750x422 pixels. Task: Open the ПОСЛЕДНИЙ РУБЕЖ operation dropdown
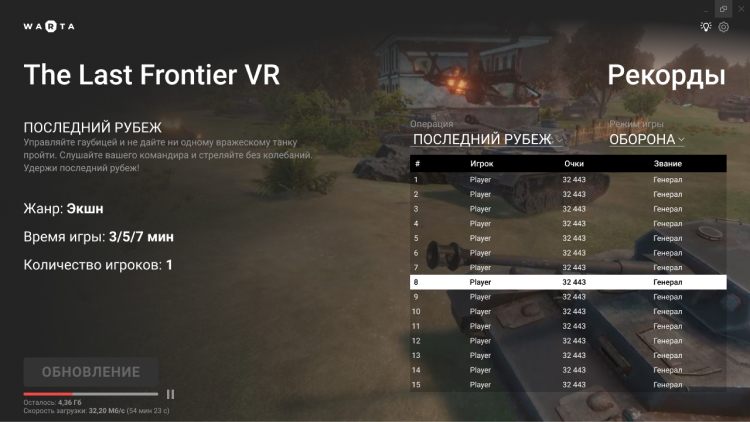click(488, 140)
